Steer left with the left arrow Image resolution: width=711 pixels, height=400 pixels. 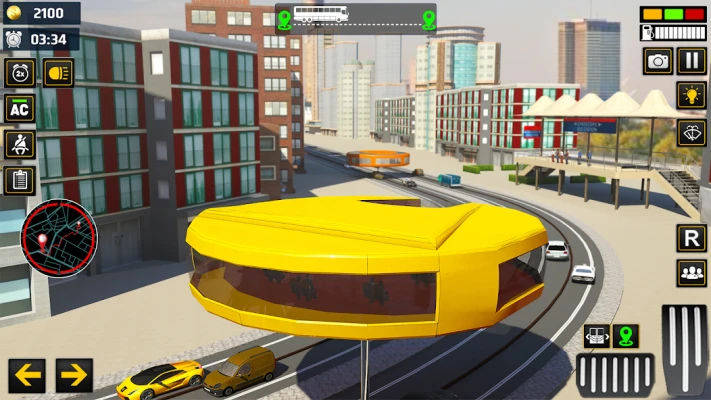tap(27, 376)
